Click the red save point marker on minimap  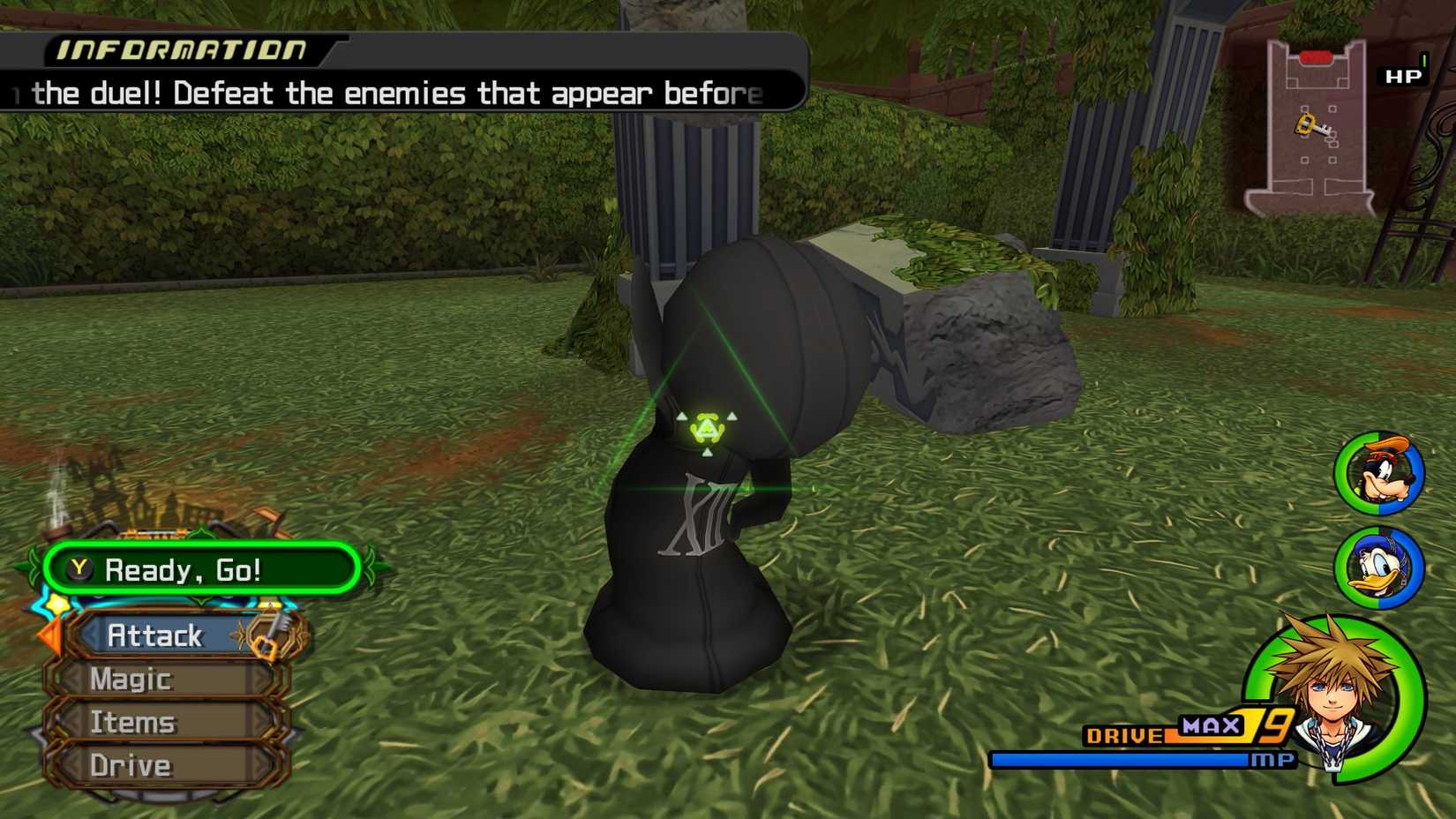(x=1313, y=55)
